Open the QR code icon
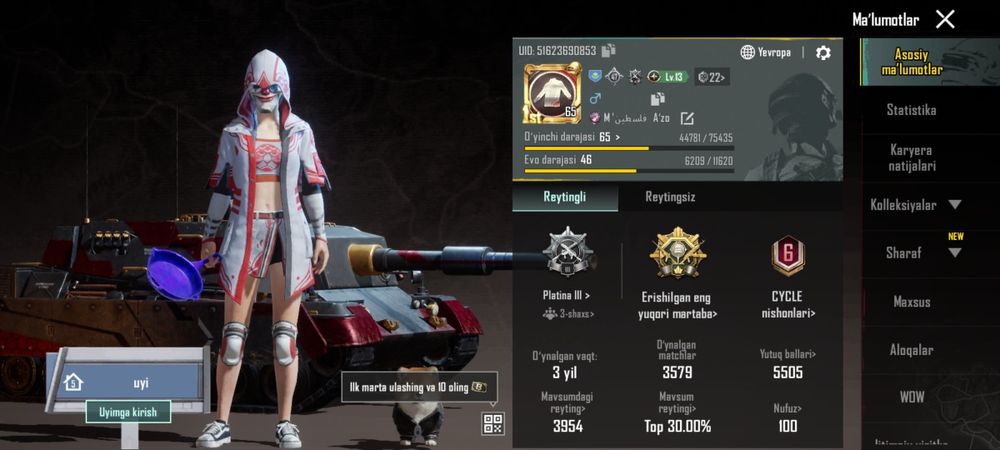The width and height of the screenshot is (1000, 450). tap(492, 423)
